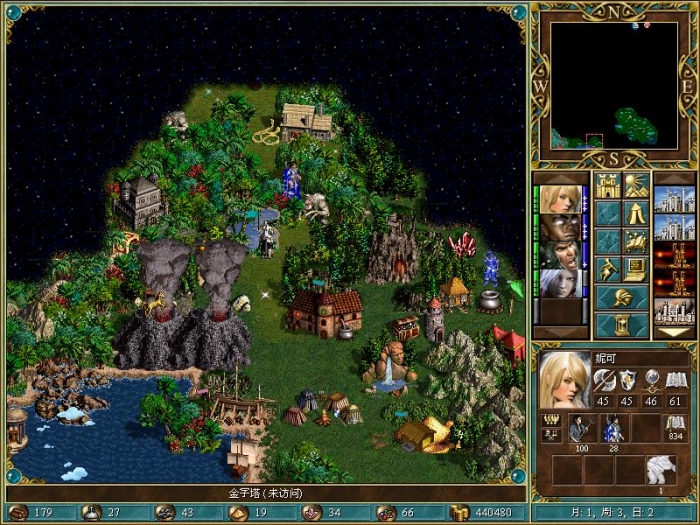Select the bronze-faced hero portrait
Viewport: 700px width, 525px height.
(560, 226)
